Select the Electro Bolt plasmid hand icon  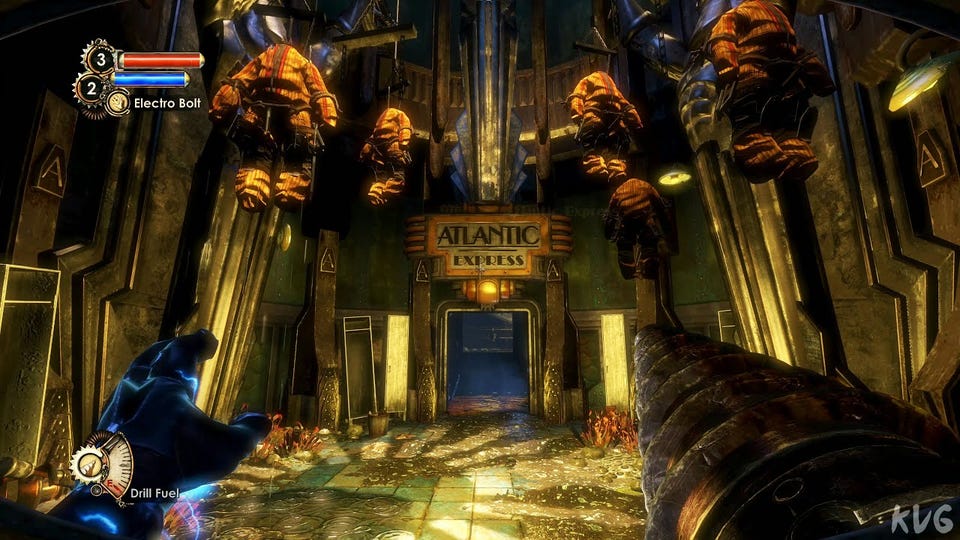coord(118,101)
